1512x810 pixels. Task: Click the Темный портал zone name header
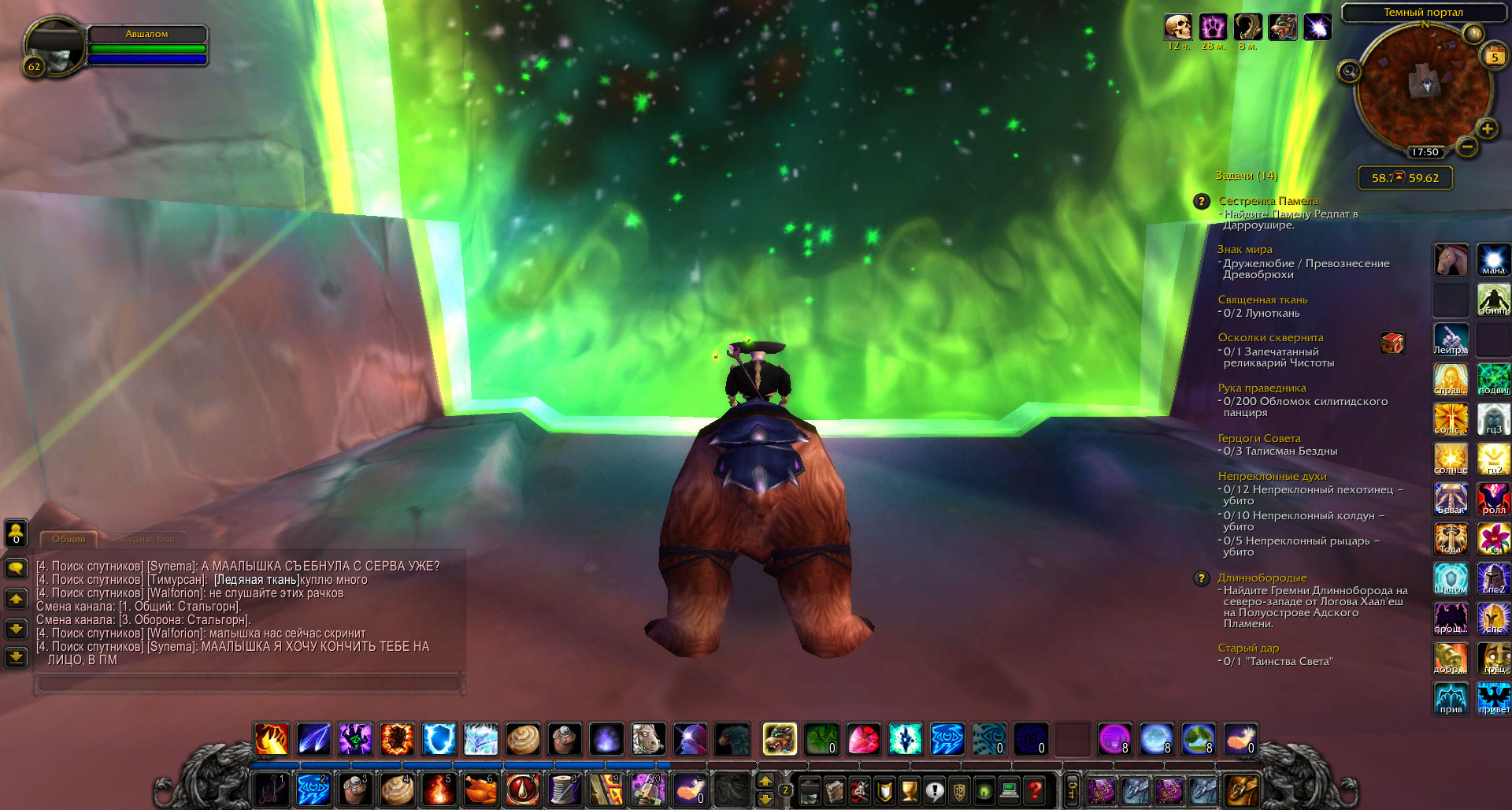[x=1423, y=13]
